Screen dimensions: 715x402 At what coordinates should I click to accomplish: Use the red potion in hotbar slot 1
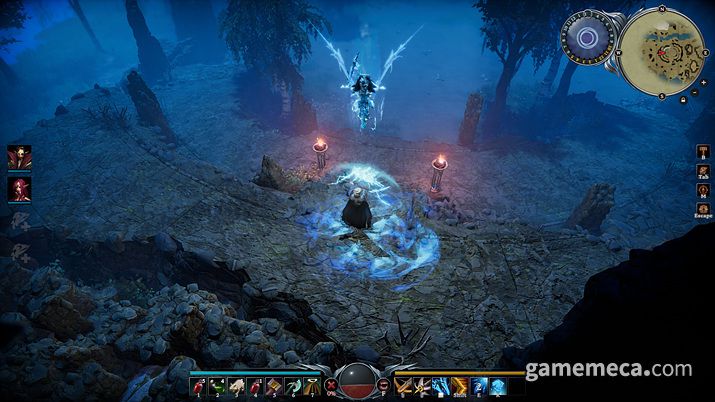(199, 385)
